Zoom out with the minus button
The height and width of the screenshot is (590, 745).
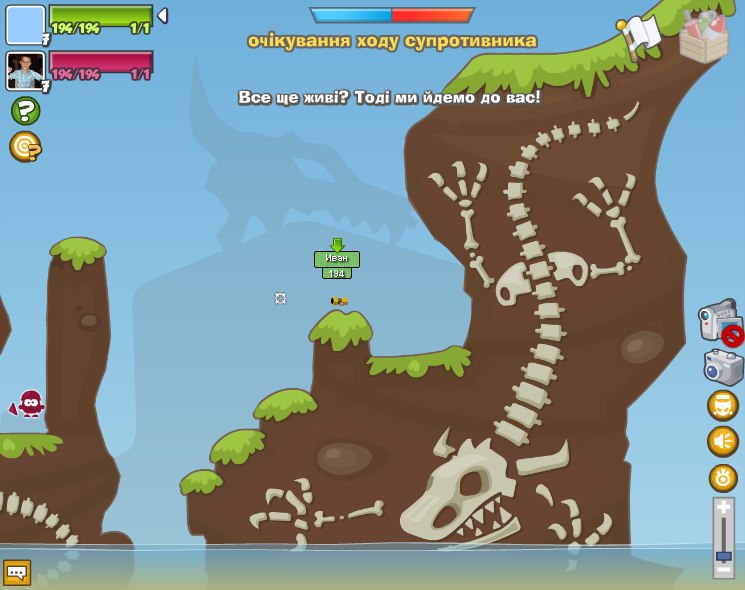[x=723, y=569]
